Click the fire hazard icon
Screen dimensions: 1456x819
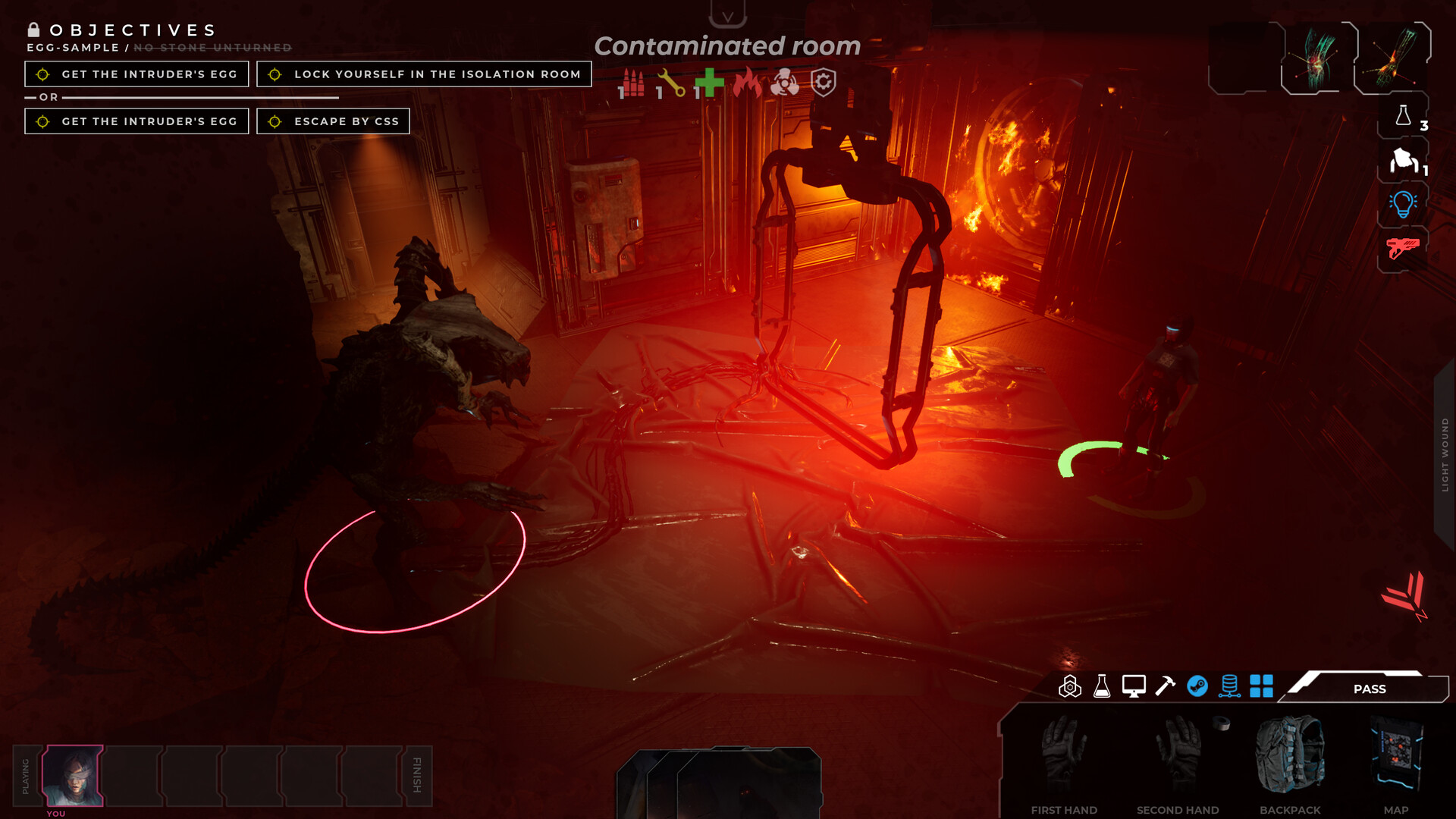pos(748,83)
